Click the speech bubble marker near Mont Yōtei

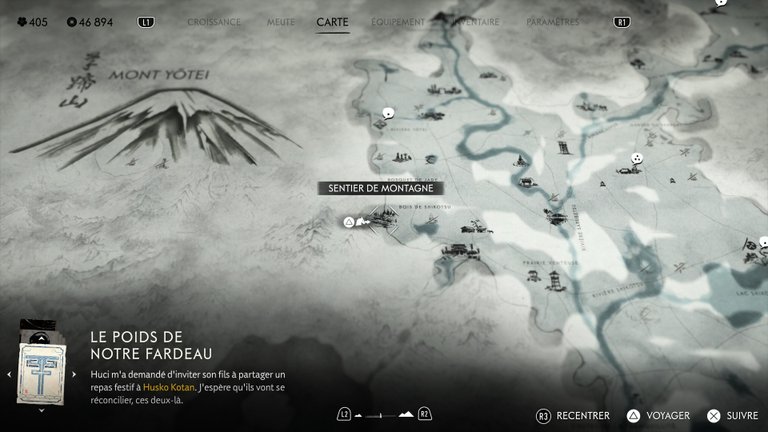coord(389,114)
